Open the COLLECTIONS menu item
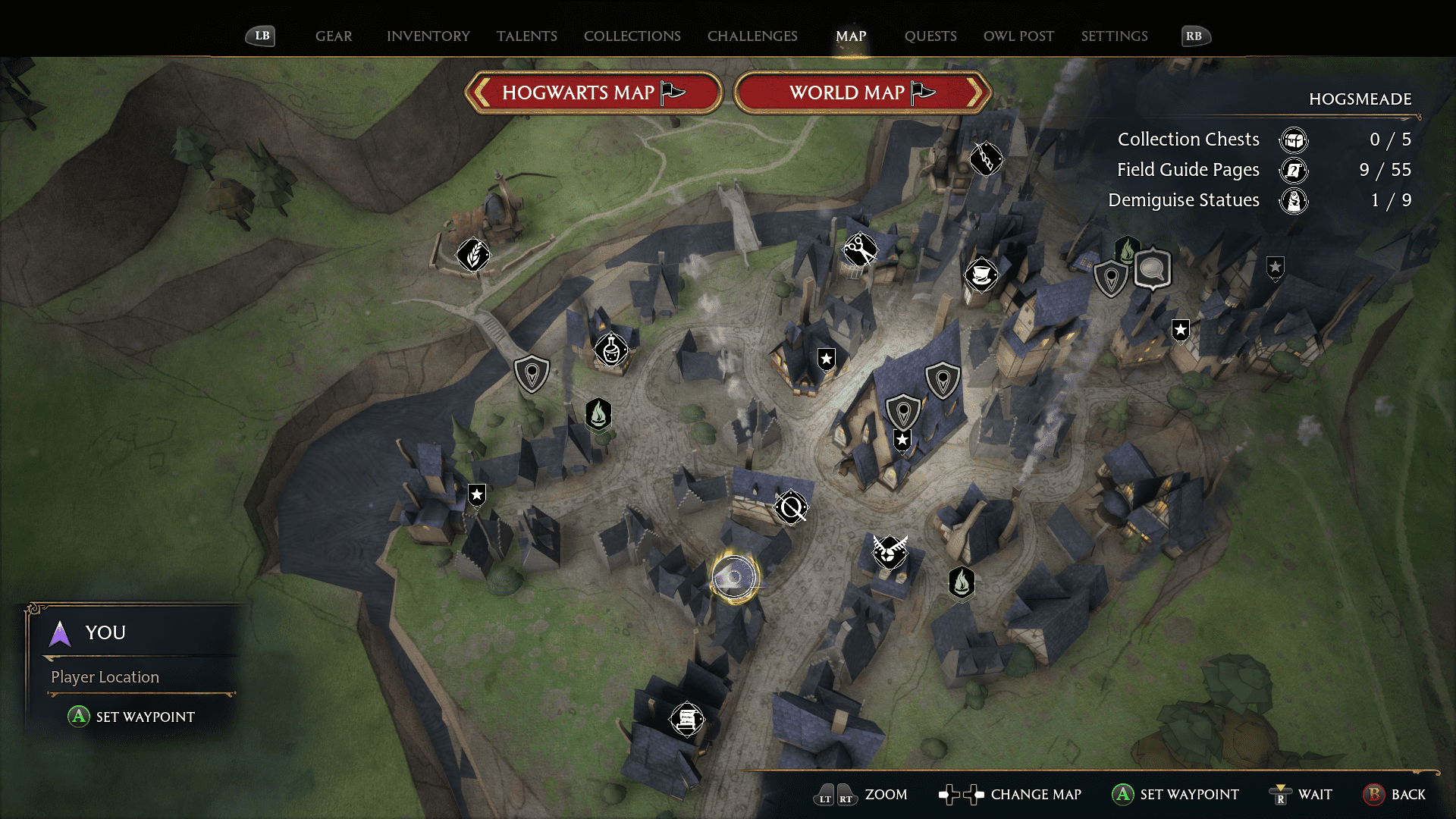Image resolution: width=1456 pixels, height=819 pixels. [x=632, y=36]
